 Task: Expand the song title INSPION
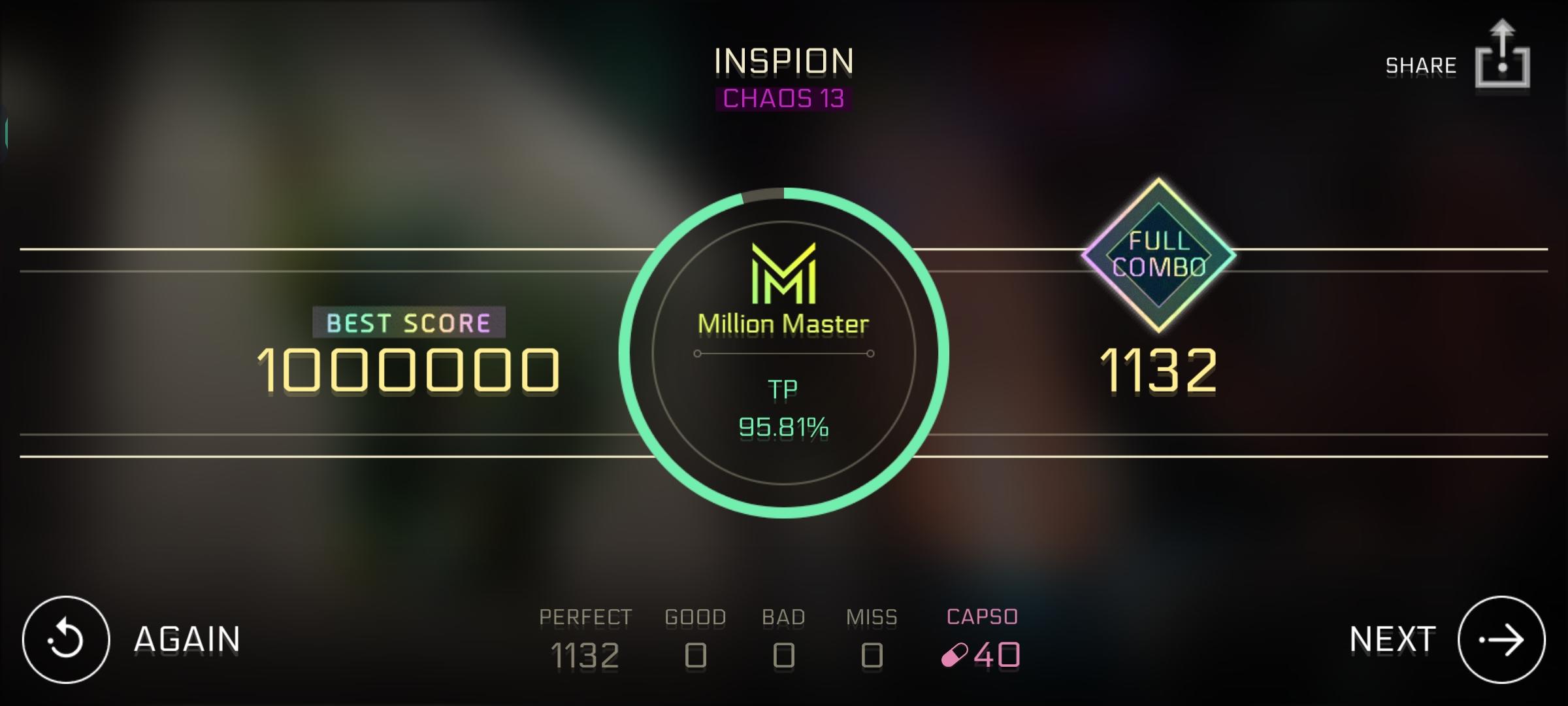tap(783, 61)
